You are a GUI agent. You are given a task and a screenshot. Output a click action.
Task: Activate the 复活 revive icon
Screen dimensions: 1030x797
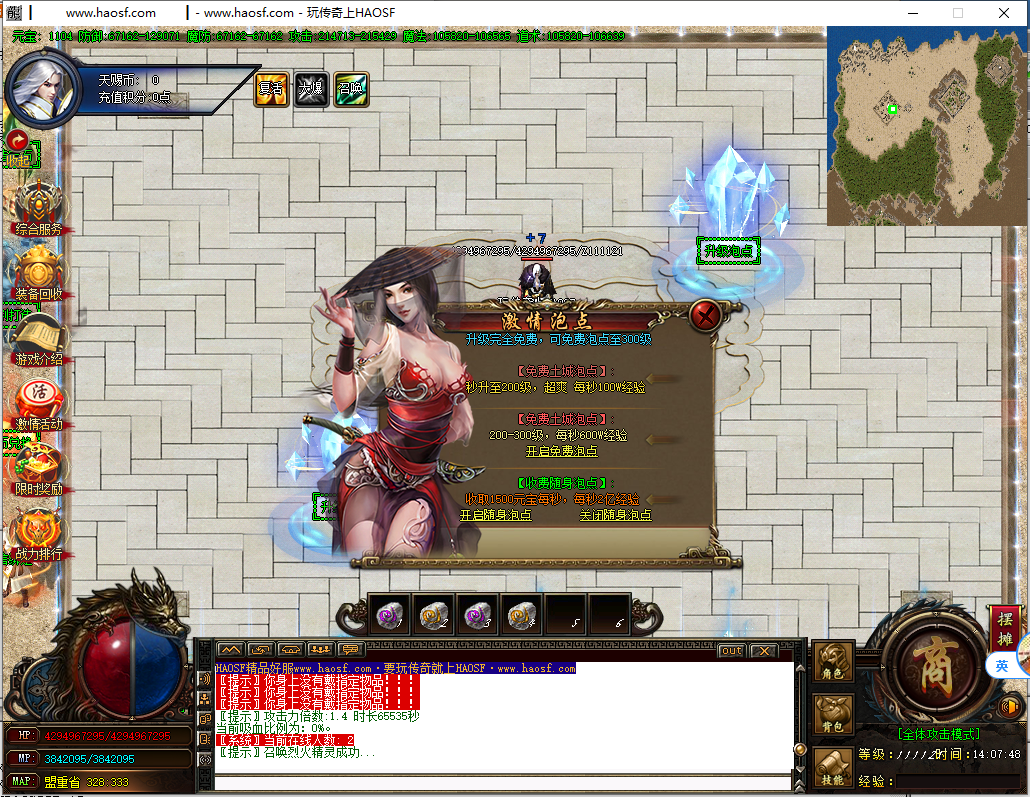(271, 88)
